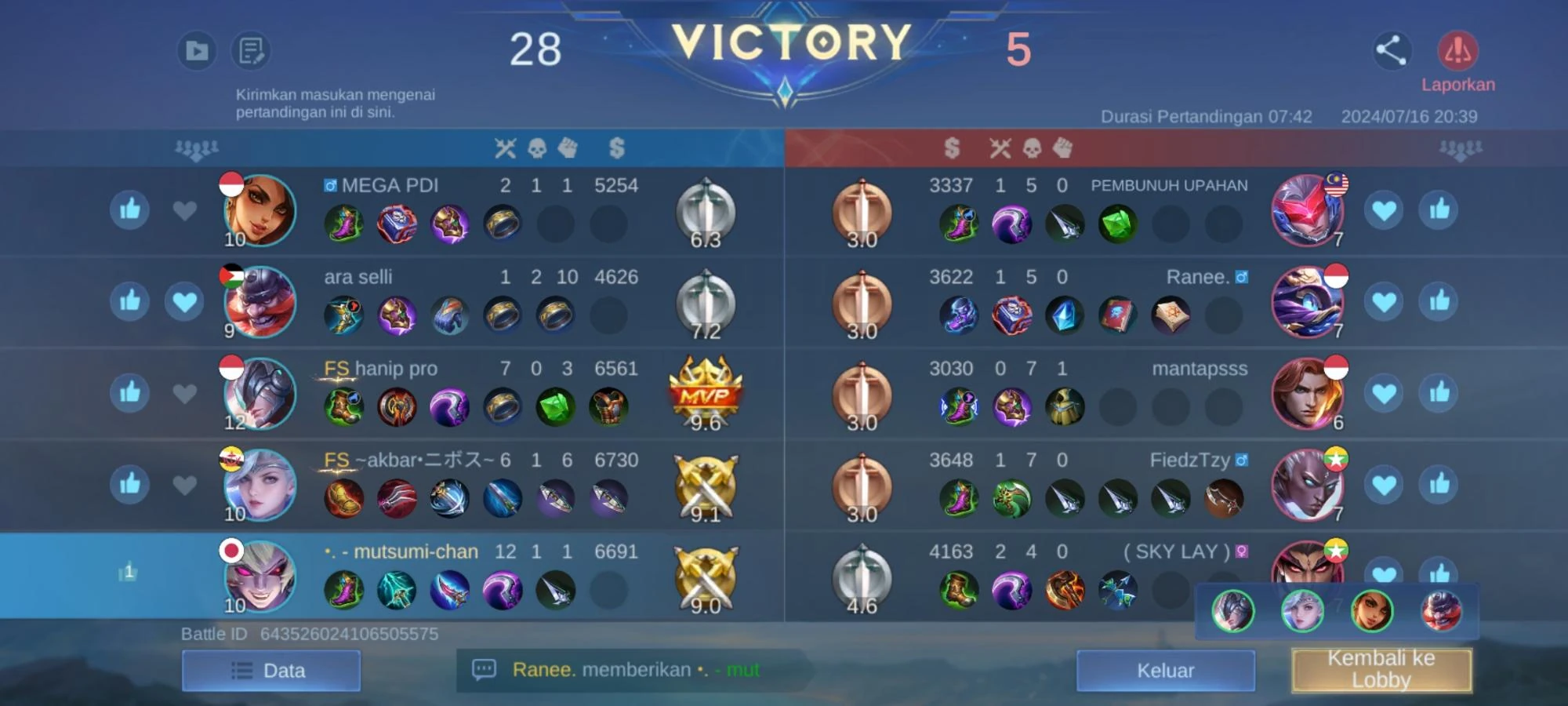The height and width of the screenshot is (706, 1568).
Task: Give MEGA PDI a thumbs-up
Action: [x=129, y=210]
